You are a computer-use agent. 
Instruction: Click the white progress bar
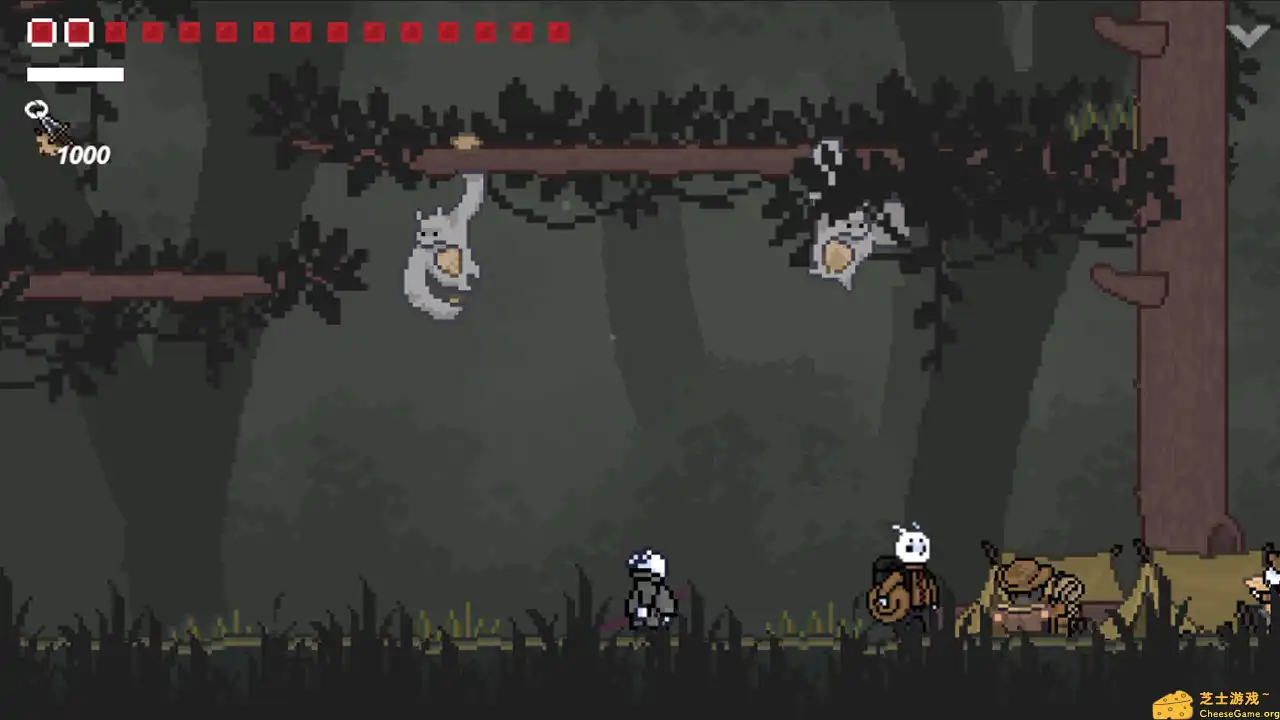click(75, 74)
